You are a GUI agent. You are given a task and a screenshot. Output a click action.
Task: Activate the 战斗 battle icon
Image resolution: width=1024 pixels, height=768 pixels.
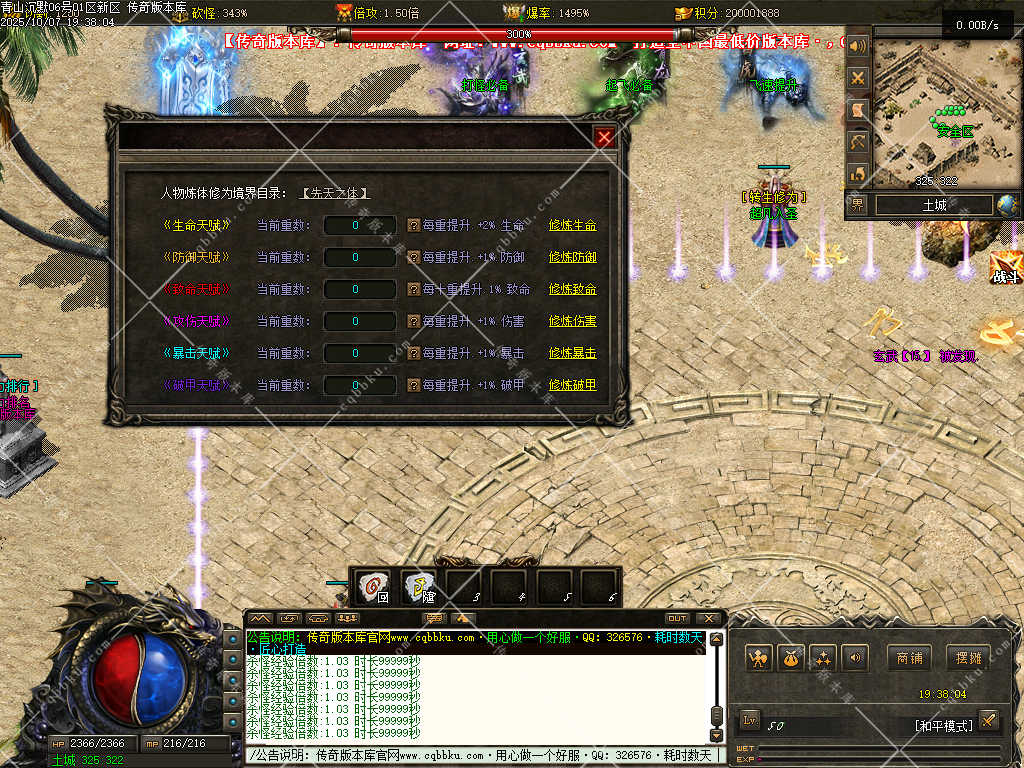coord(1005,268)
